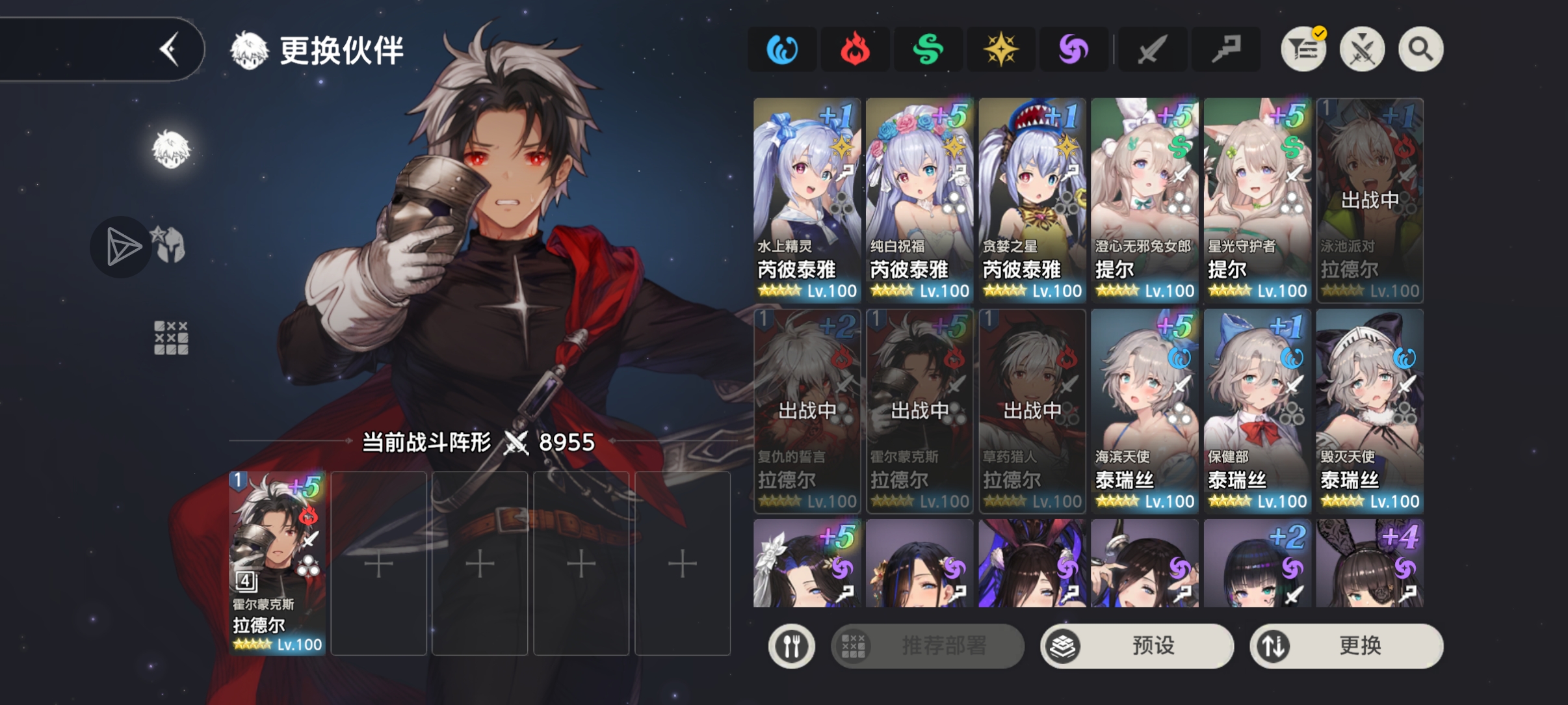This screenshot has height=705, width=1568.
Task: Filter partners by green wind element
Action: [928, 49]
